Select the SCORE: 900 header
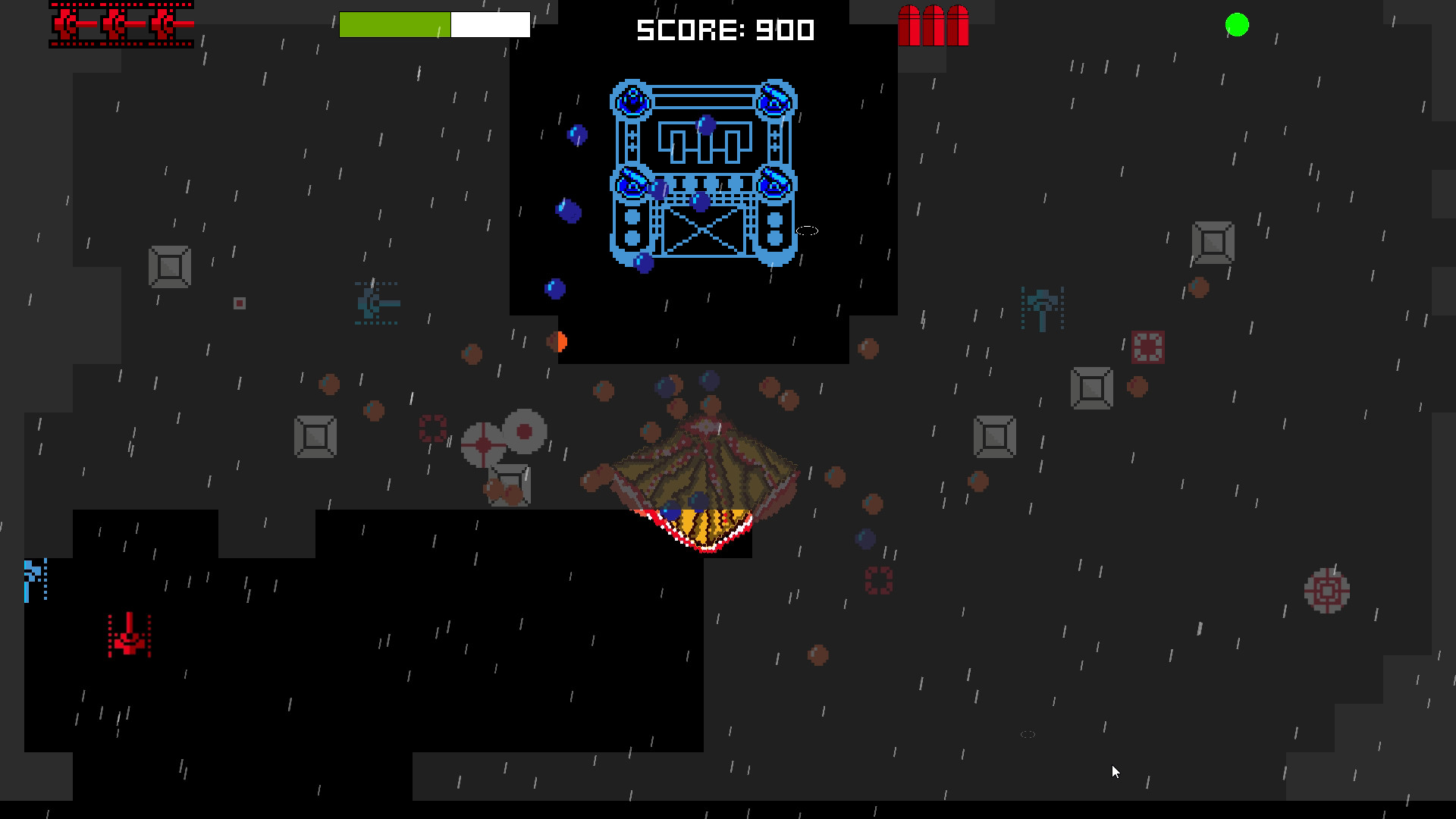The image size is (1456, 819). (724, 31)
